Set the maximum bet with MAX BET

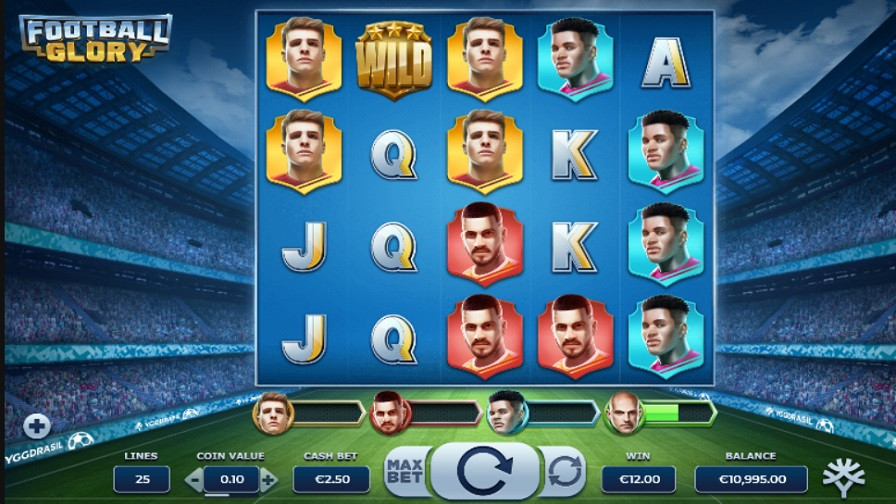click(x=403, y=470)
